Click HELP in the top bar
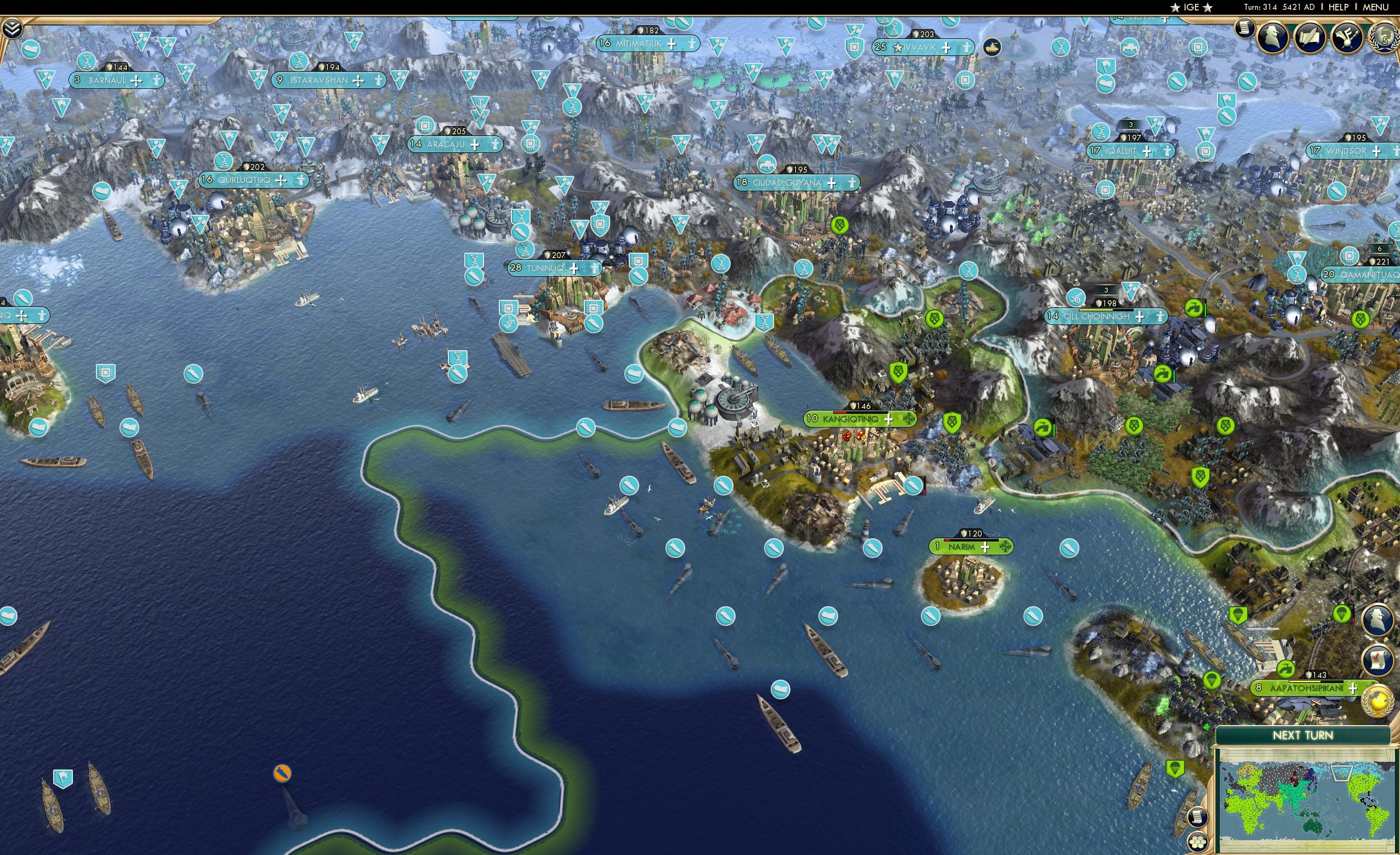The width and height of the screenshot is (1400, 855). [1339, 7]
